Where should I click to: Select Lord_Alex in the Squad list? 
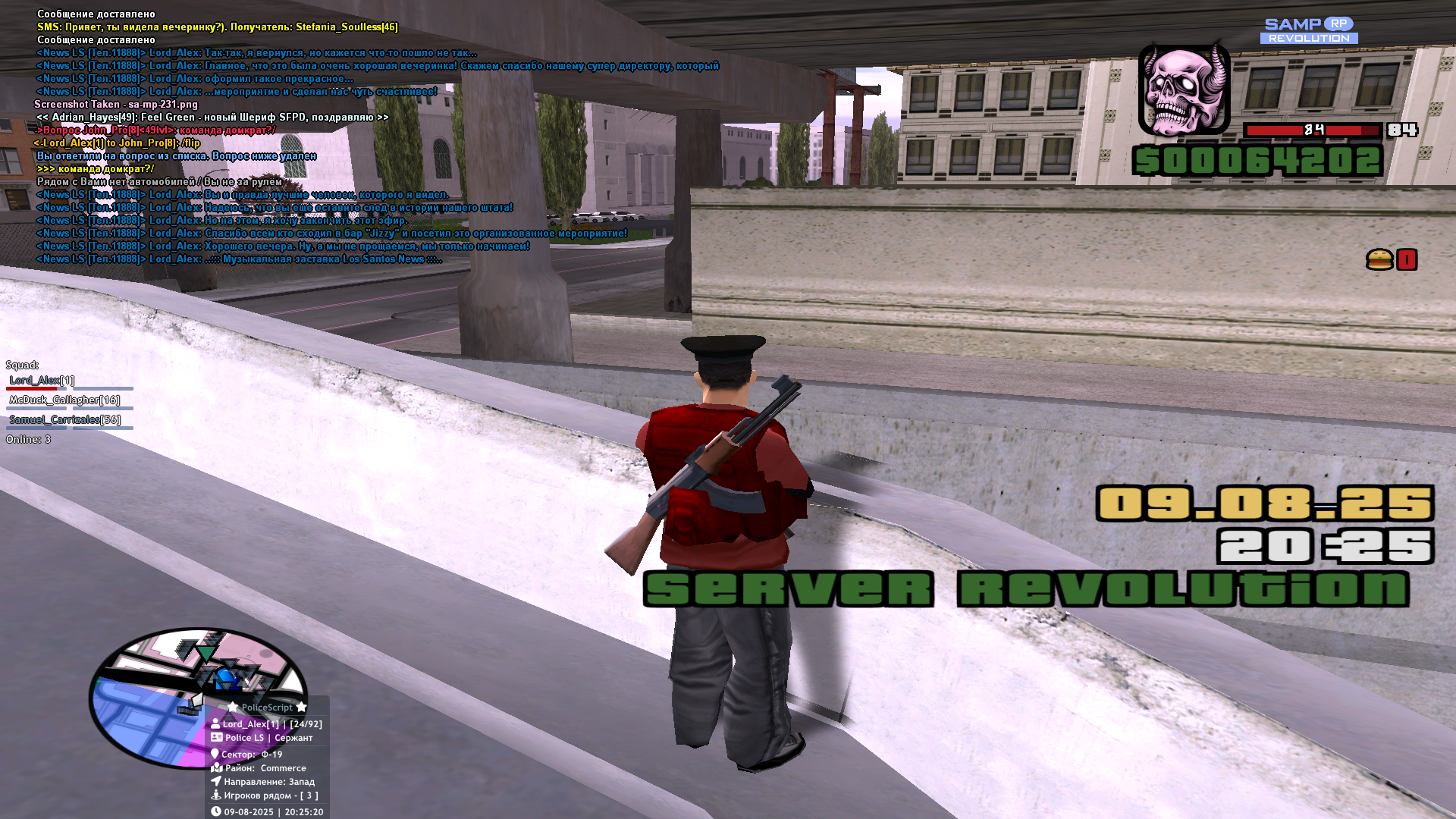(42, 380)
